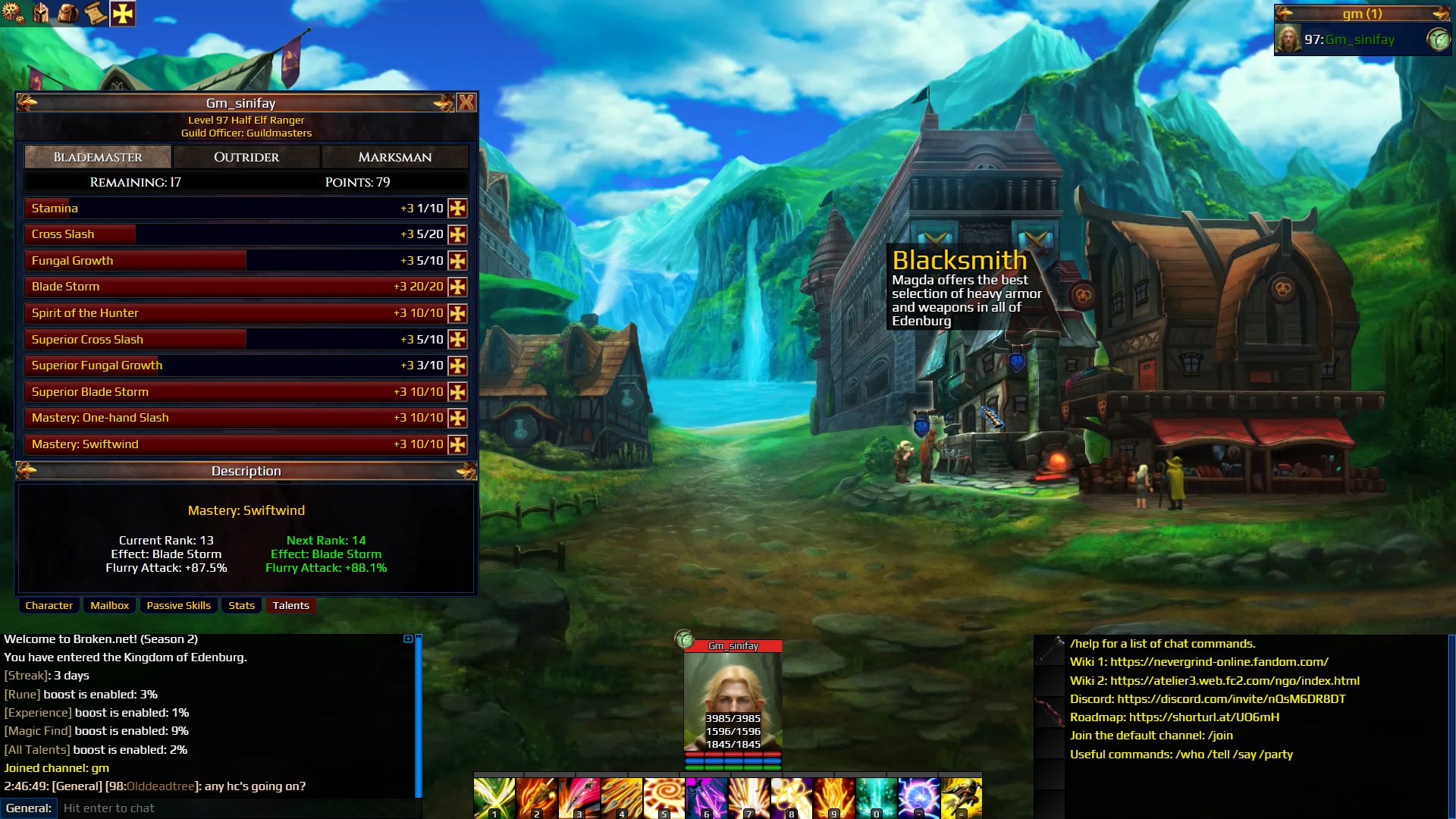
Task: Open the Passive Skills tab
Action: [x=178, y=605]
